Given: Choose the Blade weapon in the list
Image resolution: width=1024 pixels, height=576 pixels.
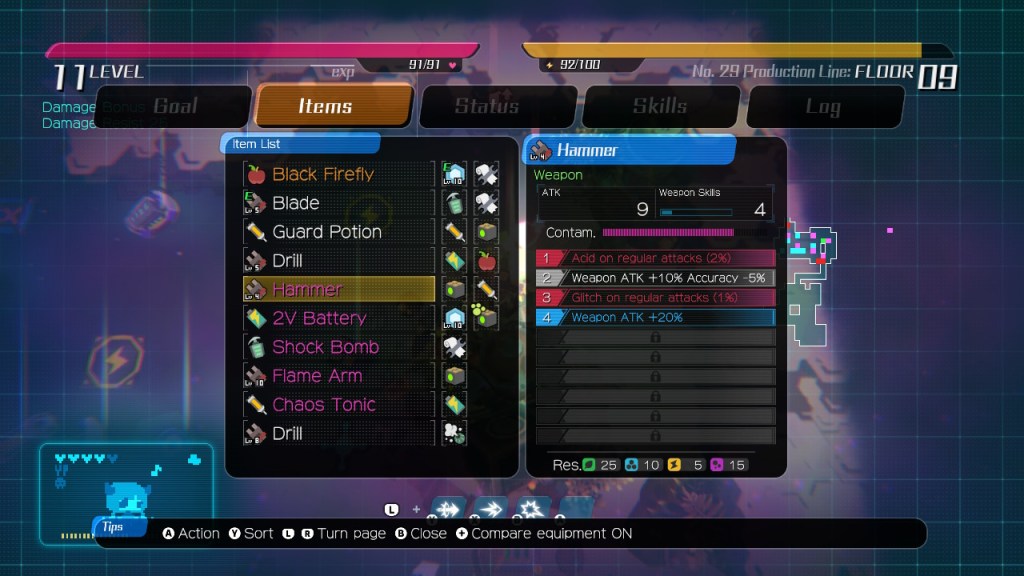Looking at the screenshot, I should pyautogui.click(x=339, y=203).
